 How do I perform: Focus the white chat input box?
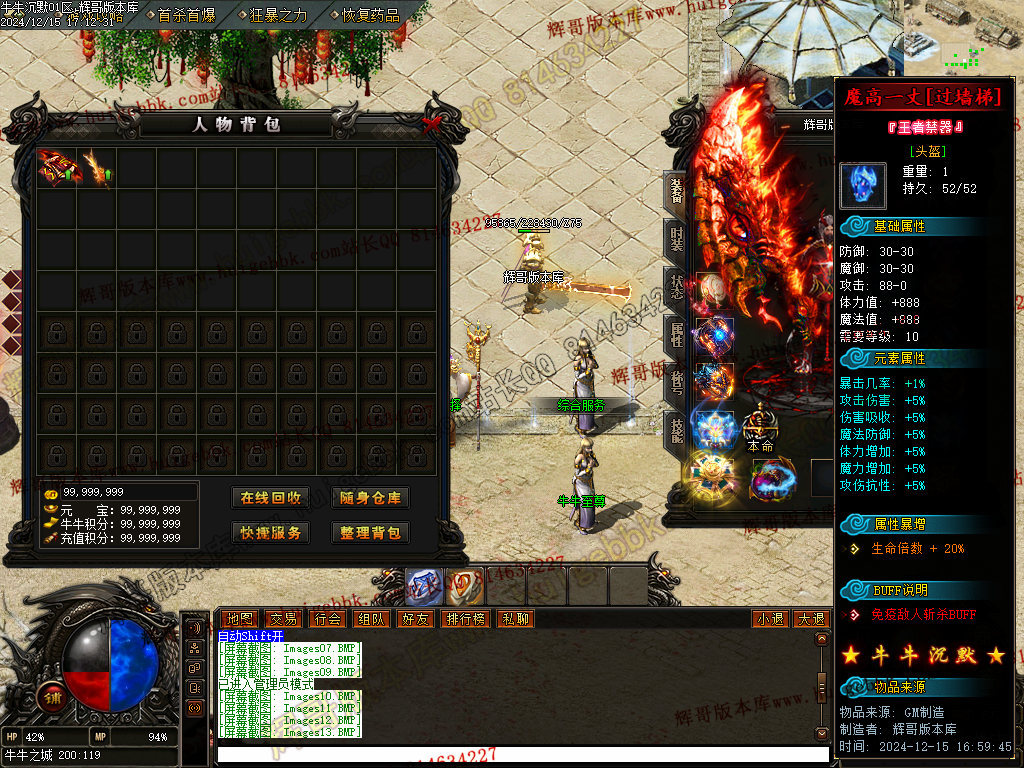520,755
